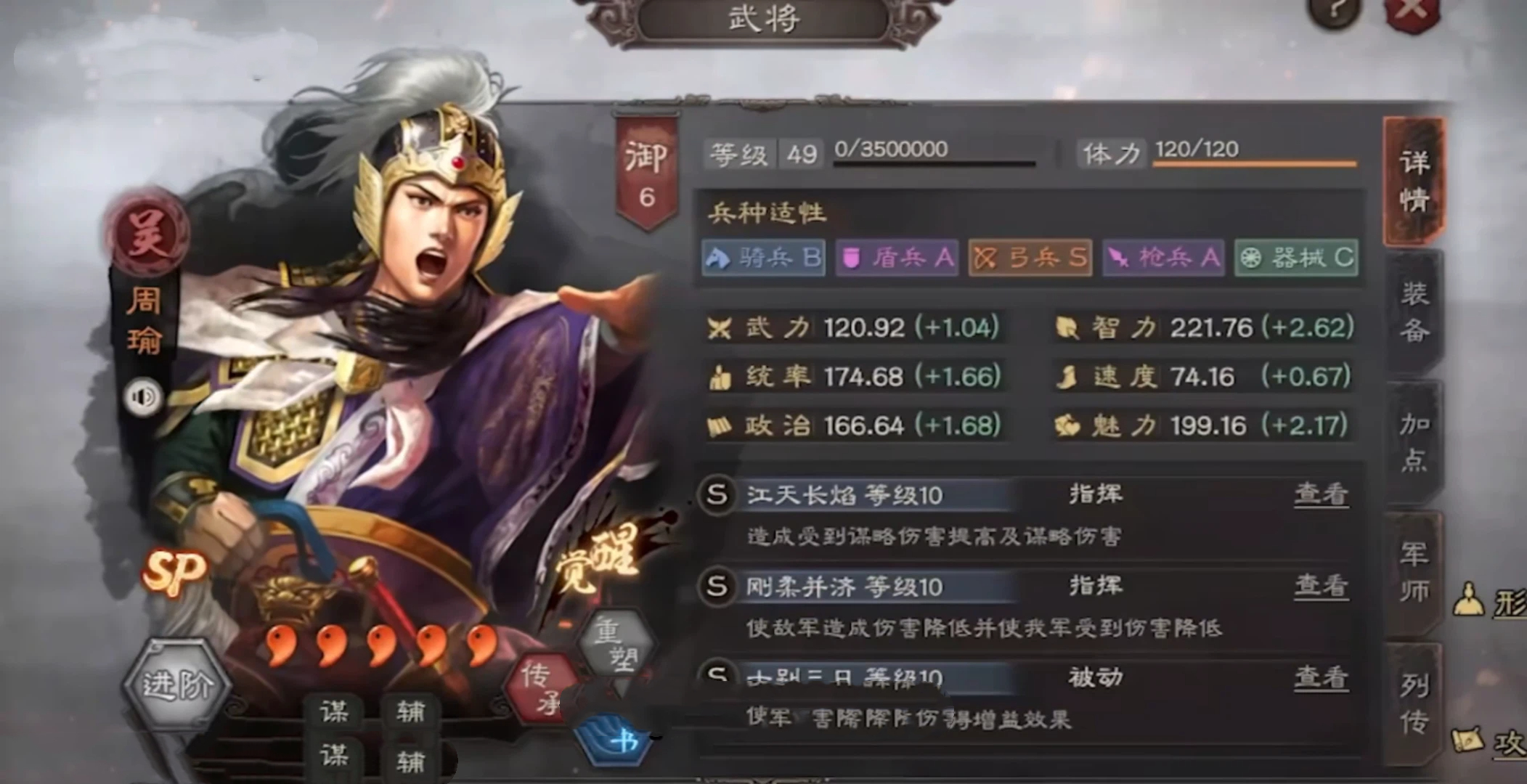The height and width of the screenshot is (784, 1527).
Task: Click the 器械 C siege adaptability icon
Action: [x=1296, y=258]
